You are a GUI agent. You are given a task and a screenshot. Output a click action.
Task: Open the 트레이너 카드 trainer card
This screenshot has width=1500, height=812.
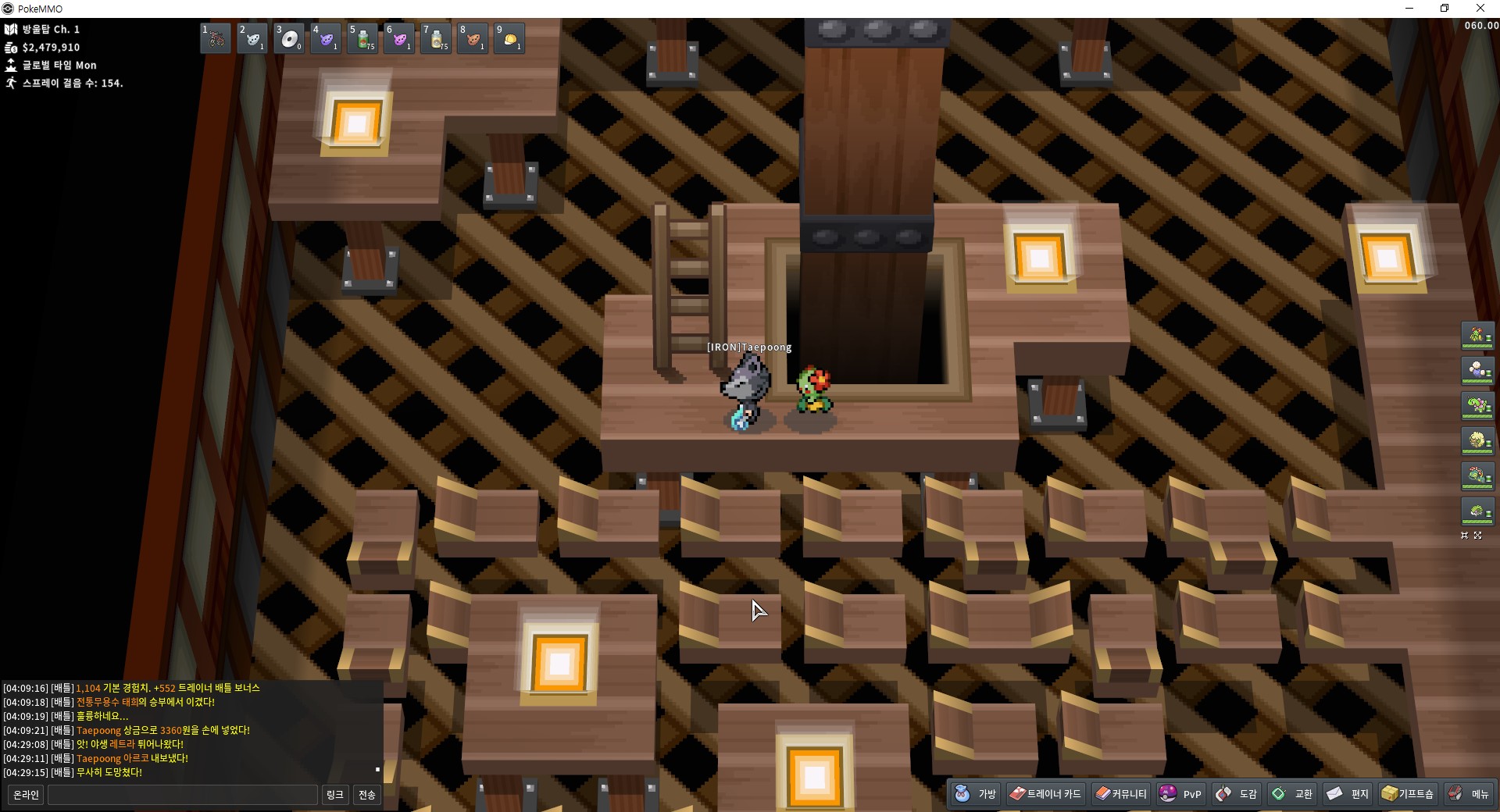(x=1045, y=794)
